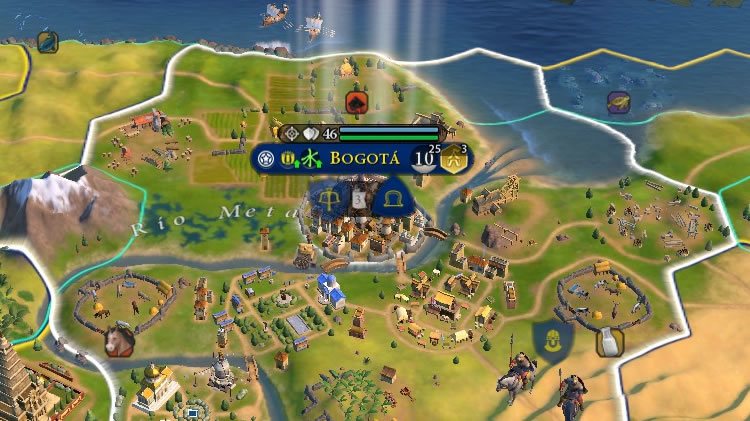Viewport: 750px width, 421px height.
Task: Click Bogotá's population number 10
Action: [x=424, y=158]
